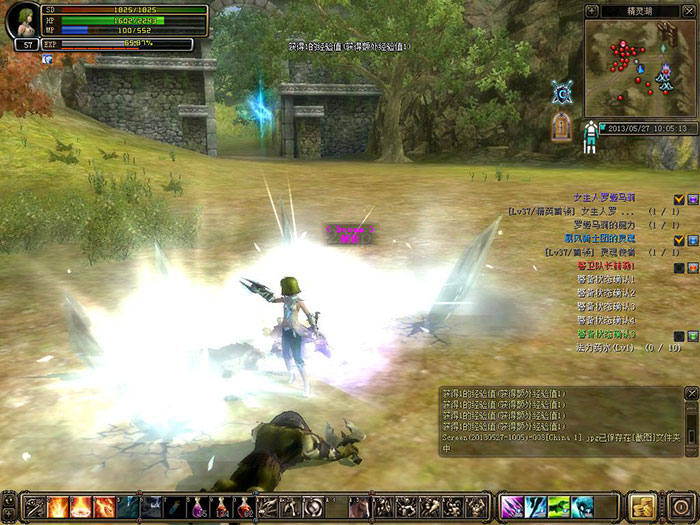Toggle the checkbox beside 暴风骑士团的灵魂 quest

(679, 240)
